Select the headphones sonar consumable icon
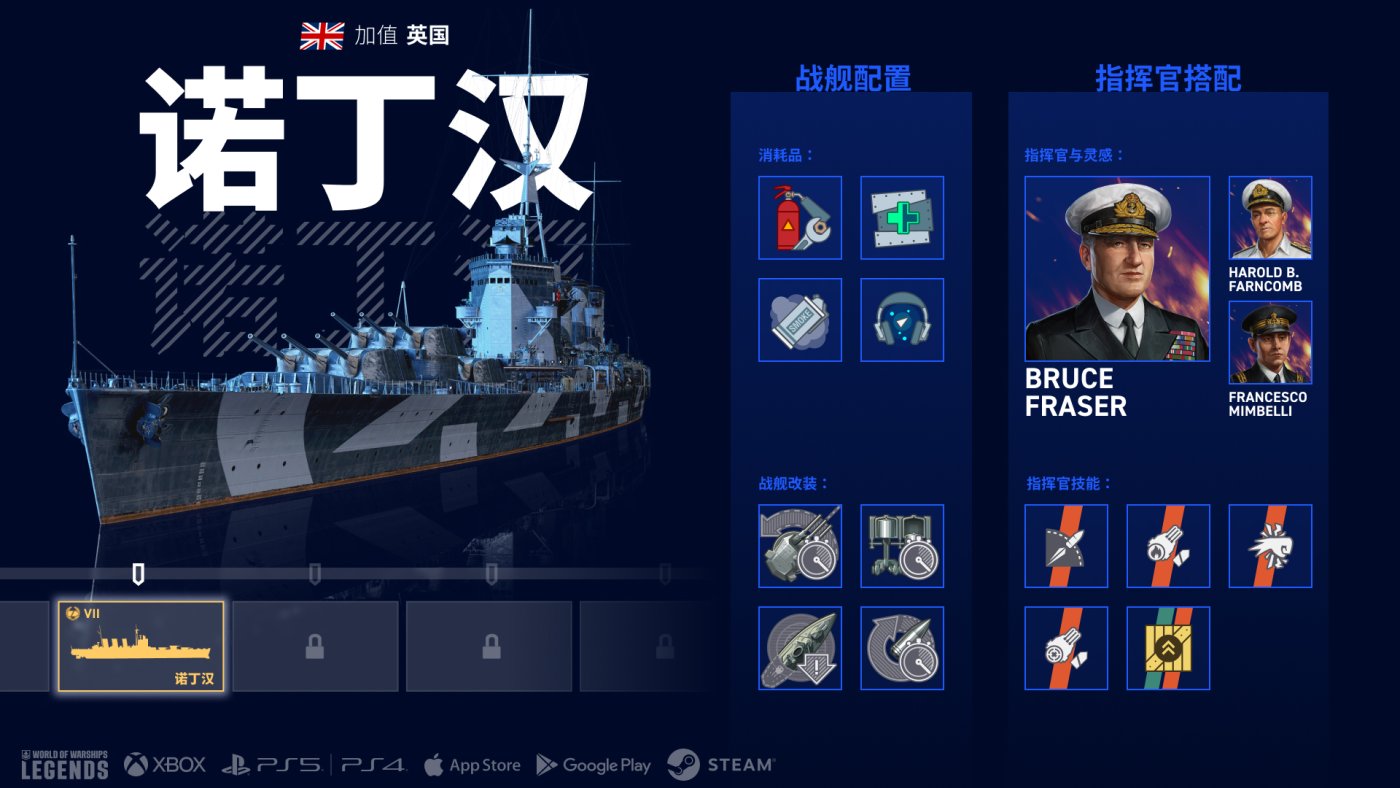The height and width of the screenshot is (788, 1400). coord(902,320)
